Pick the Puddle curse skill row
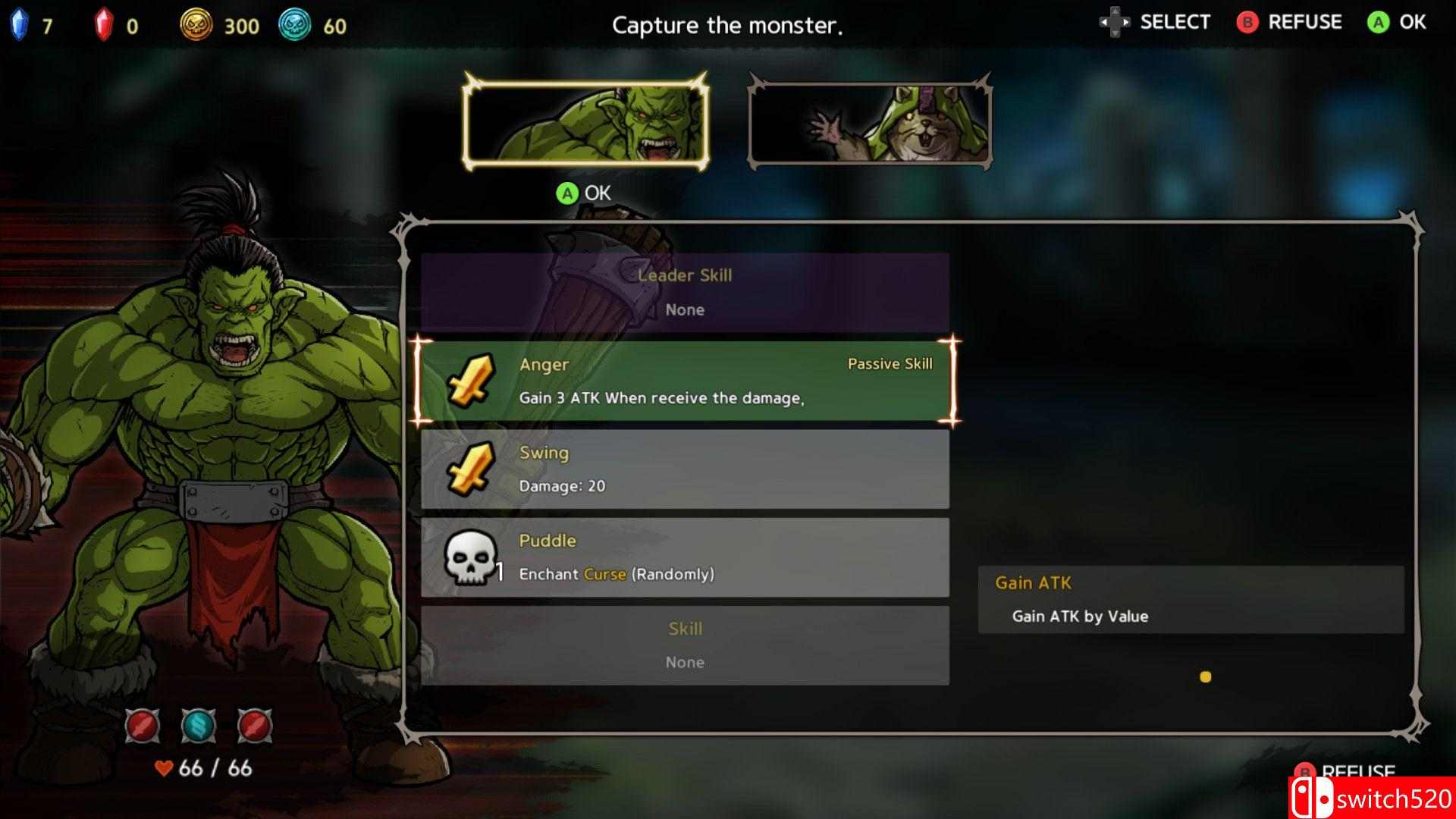The height and width of the screenshot is (819, 1456). [684, 557]
